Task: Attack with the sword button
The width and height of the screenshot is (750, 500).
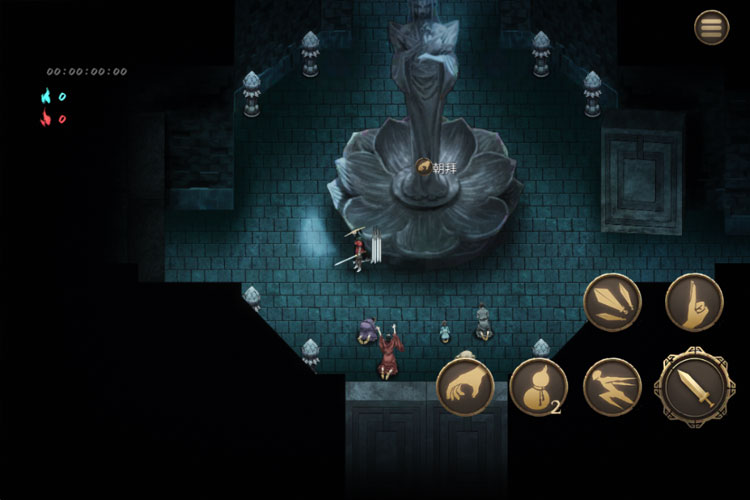Action: (693, 386)
